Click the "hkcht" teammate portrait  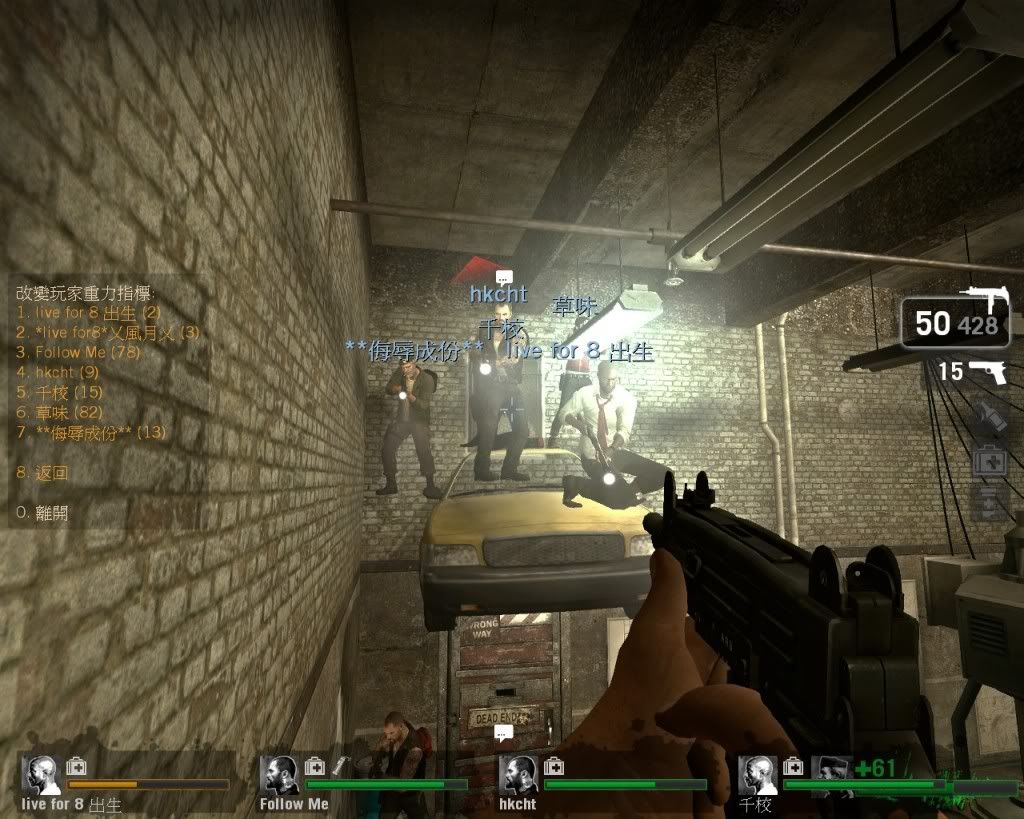(x=519, y=774)
